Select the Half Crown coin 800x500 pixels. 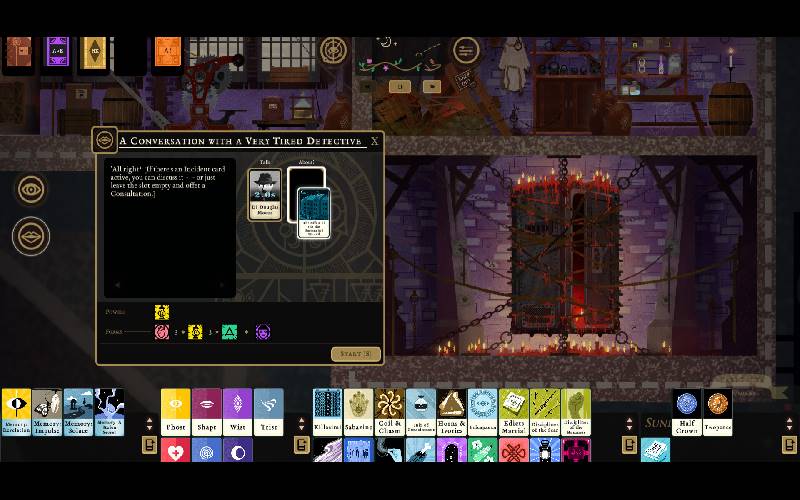click(686, 410)
